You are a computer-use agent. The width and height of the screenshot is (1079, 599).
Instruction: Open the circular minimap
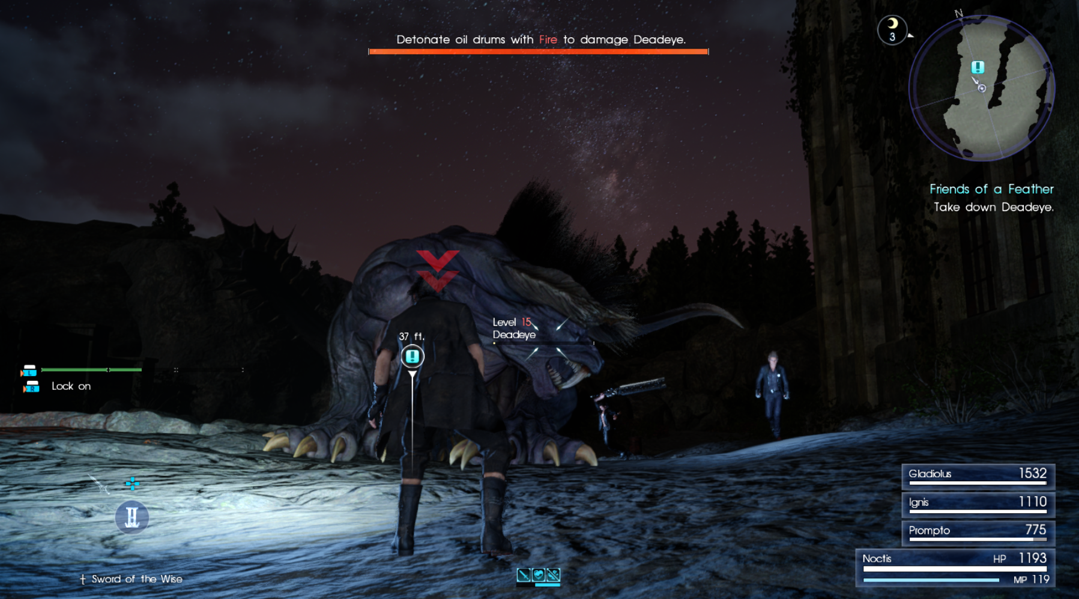(x=981, y=88)
